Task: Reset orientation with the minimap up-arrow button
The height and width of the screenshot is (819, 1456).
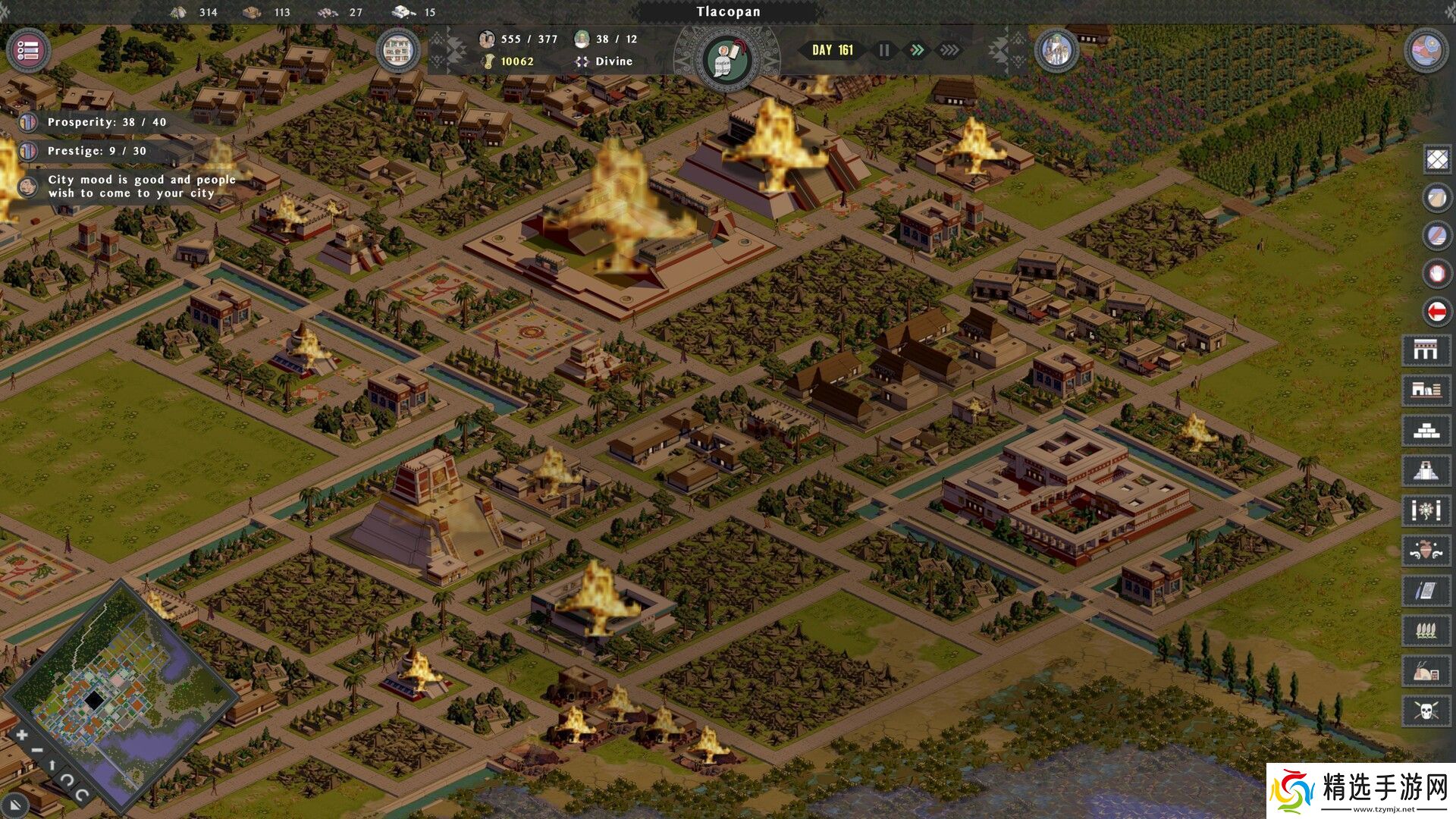Action: click(52, 765)
